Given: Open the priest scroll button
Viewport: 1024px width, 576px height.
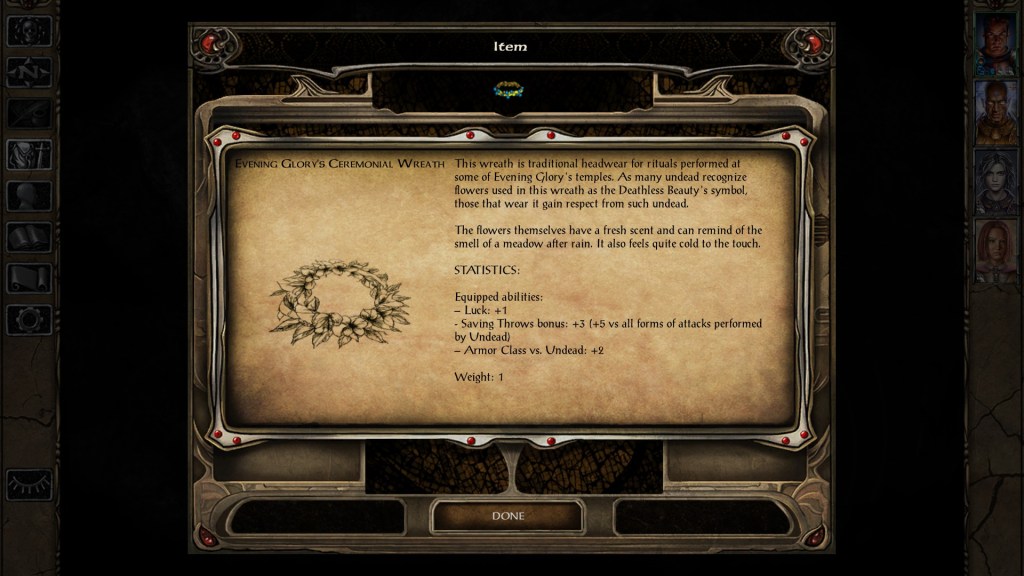Looking at the screenshot, I should [x=29, y=278].
